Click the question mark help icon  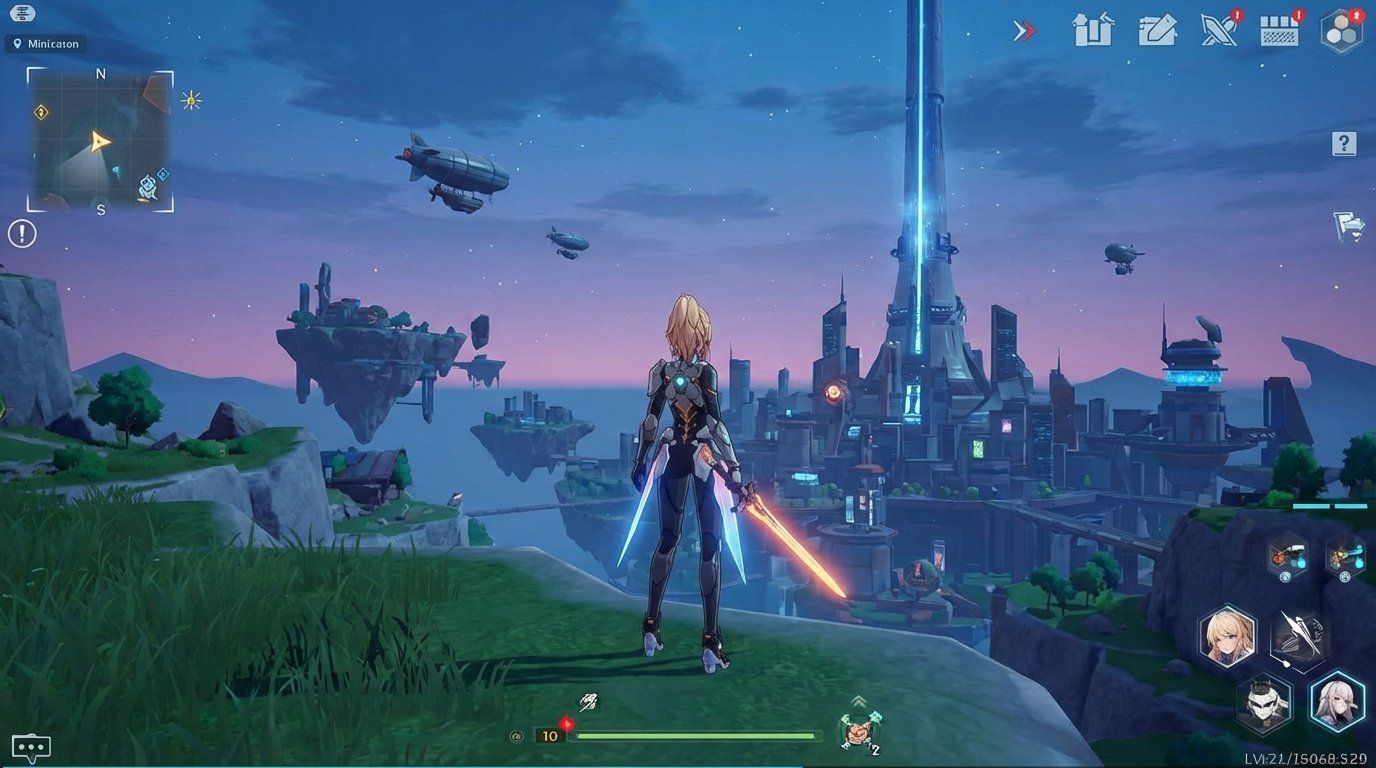click(x=1342, y=143)
